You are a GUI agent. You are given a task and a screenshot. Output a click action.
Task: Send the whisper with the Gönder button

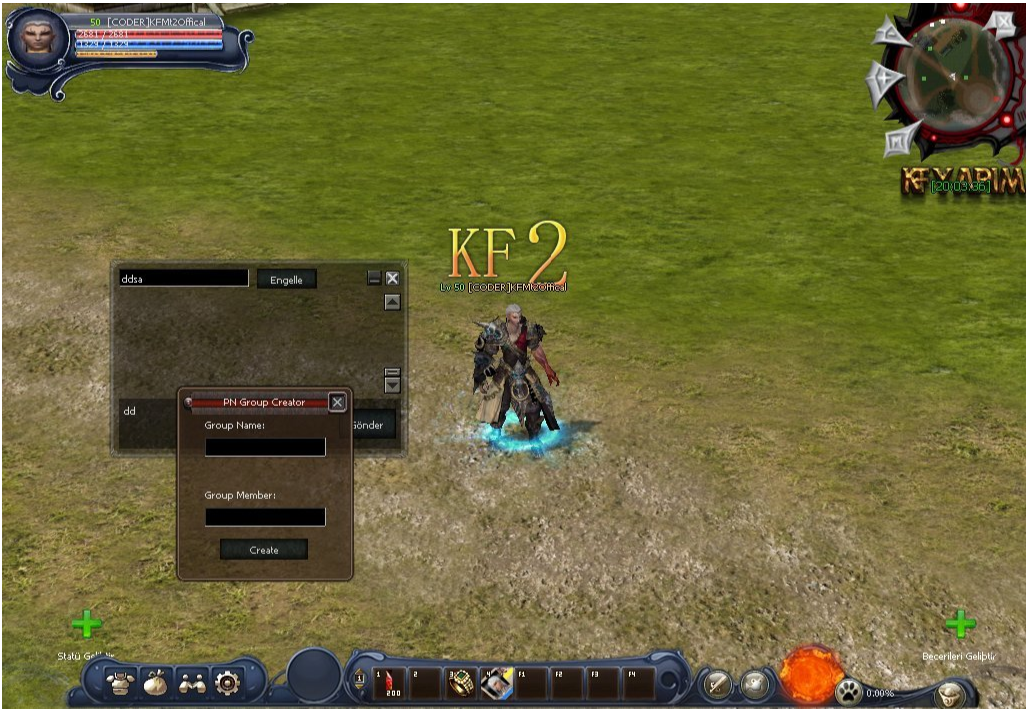(x=368, y=425)
